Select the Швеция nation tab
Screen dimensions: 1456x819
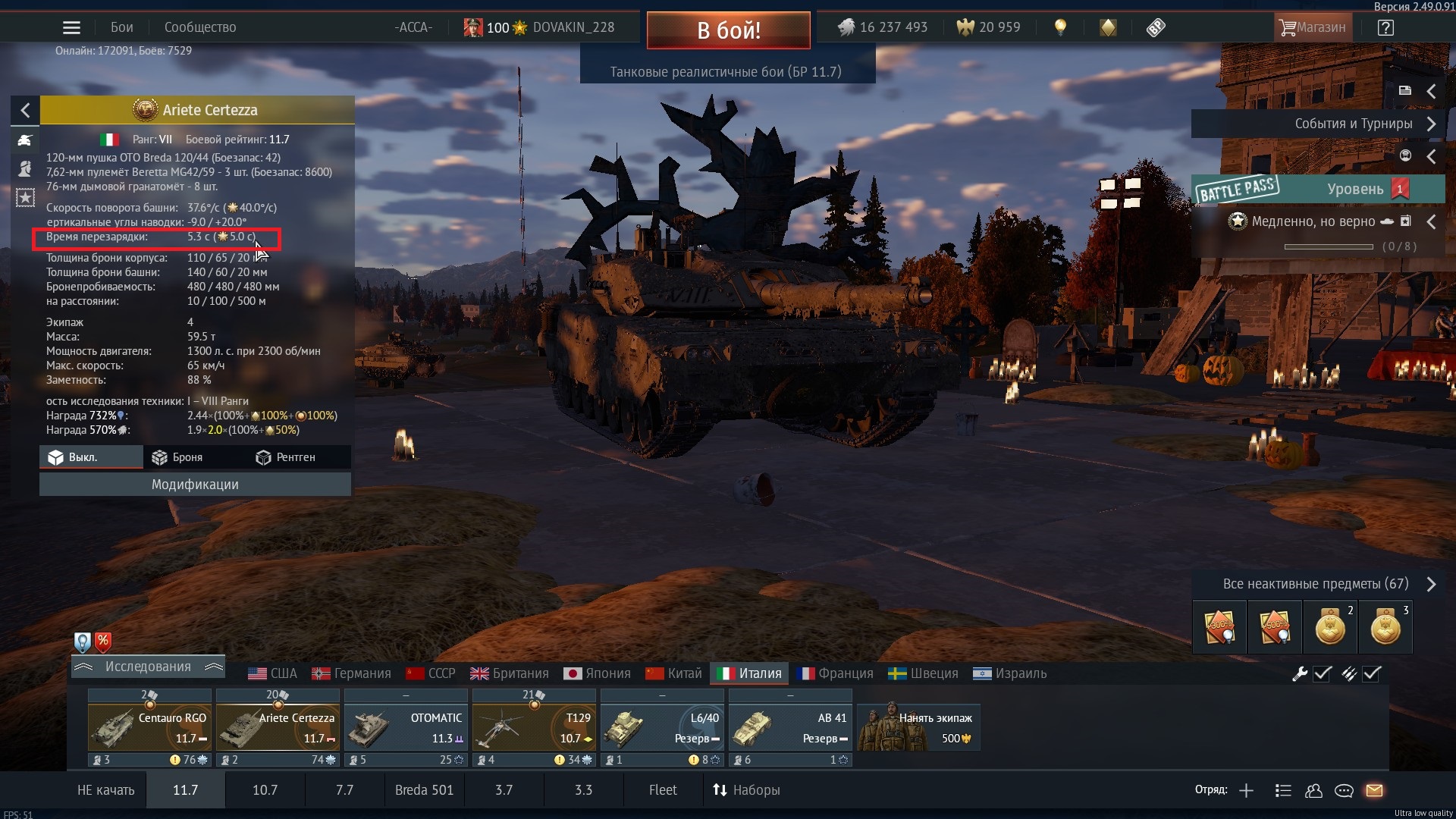point(923,673)
